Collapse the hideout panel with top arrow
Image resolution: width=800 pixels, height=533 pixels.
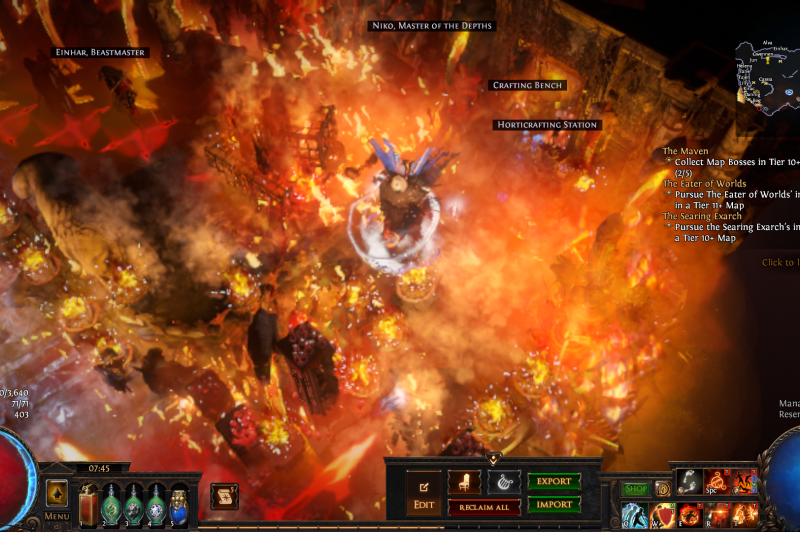tap(493, 459)
